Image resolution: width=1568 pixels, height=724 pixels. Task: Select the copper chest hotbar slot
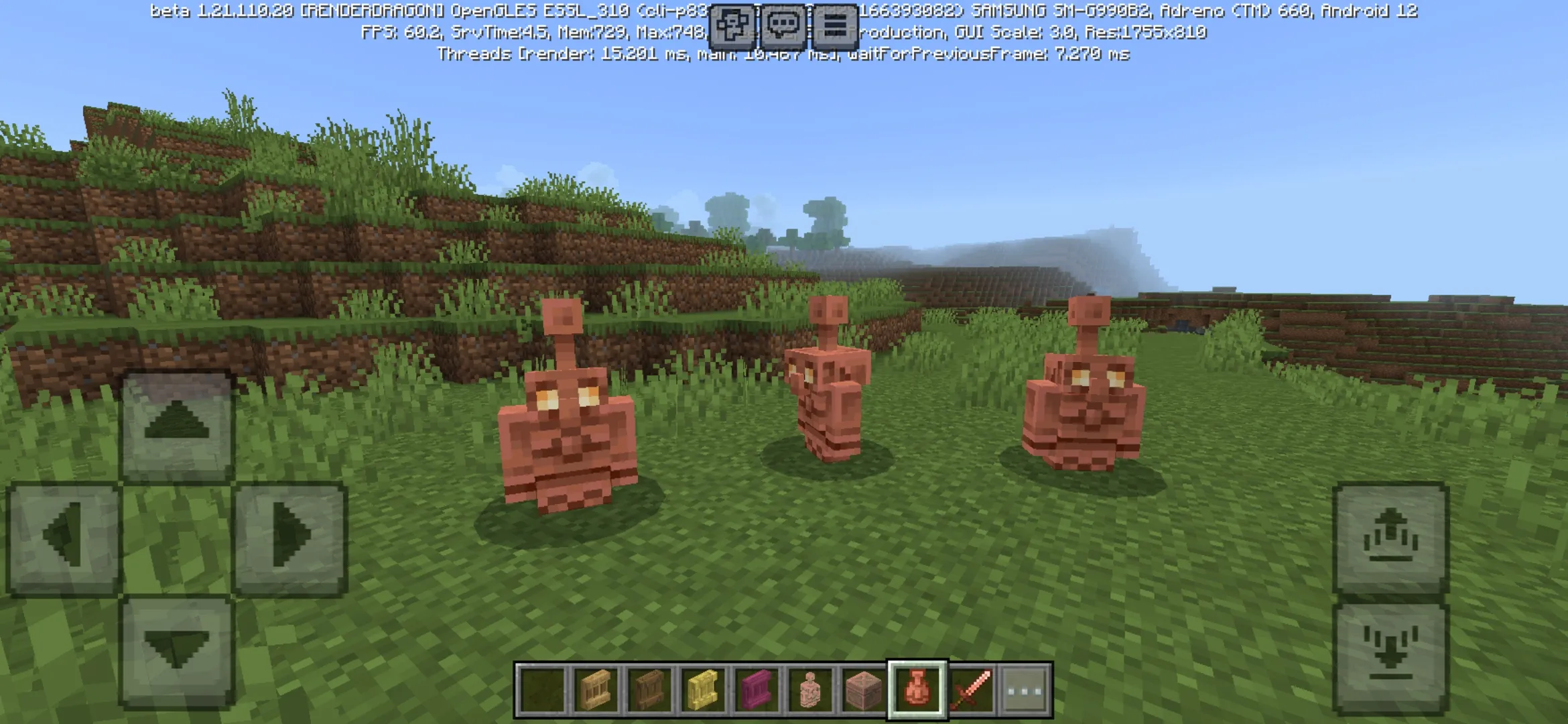click(864, 690)
